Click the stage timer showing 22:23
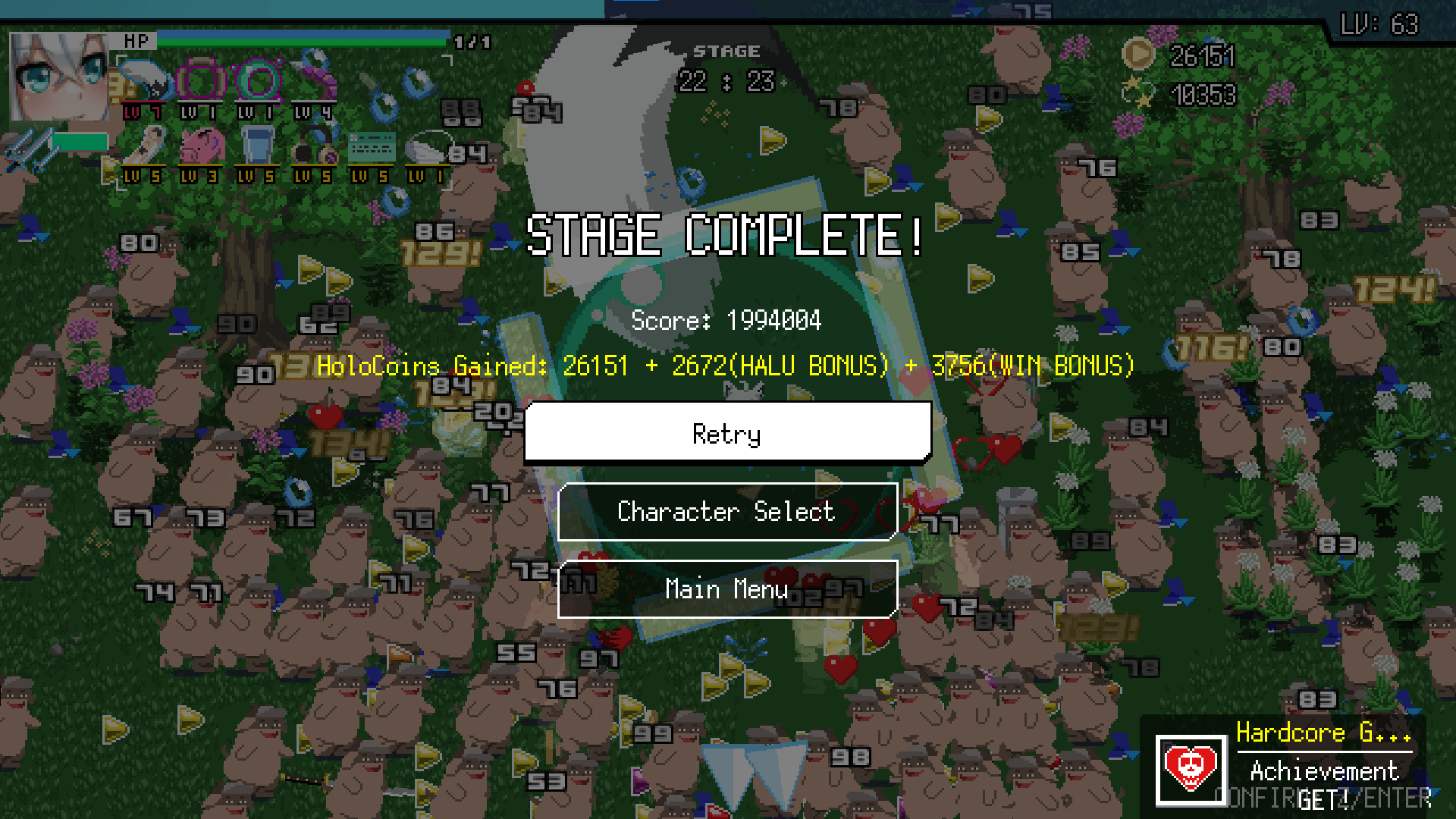 [x=726, y=80]
